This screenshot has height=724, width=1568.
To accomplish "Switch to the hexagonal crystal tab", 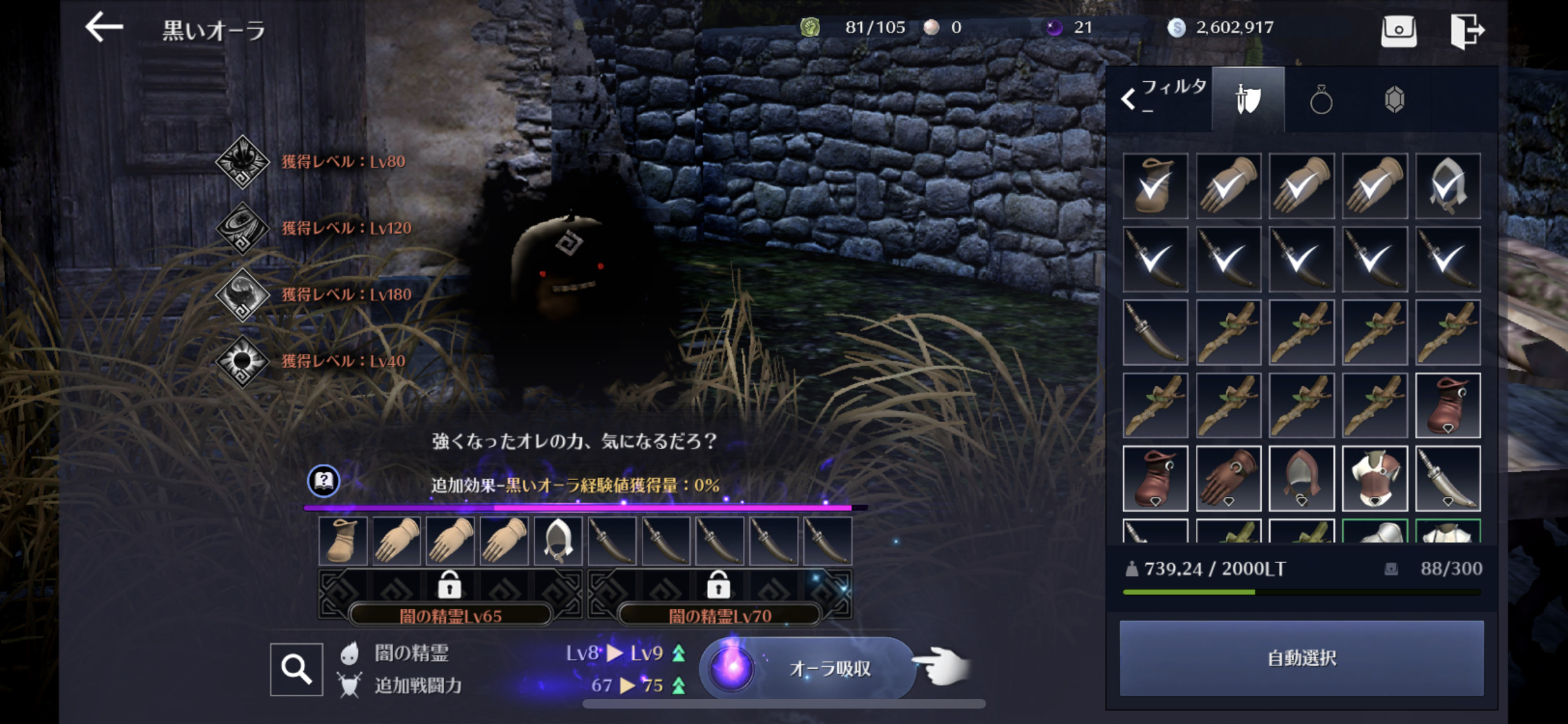I will [1394, 100].
